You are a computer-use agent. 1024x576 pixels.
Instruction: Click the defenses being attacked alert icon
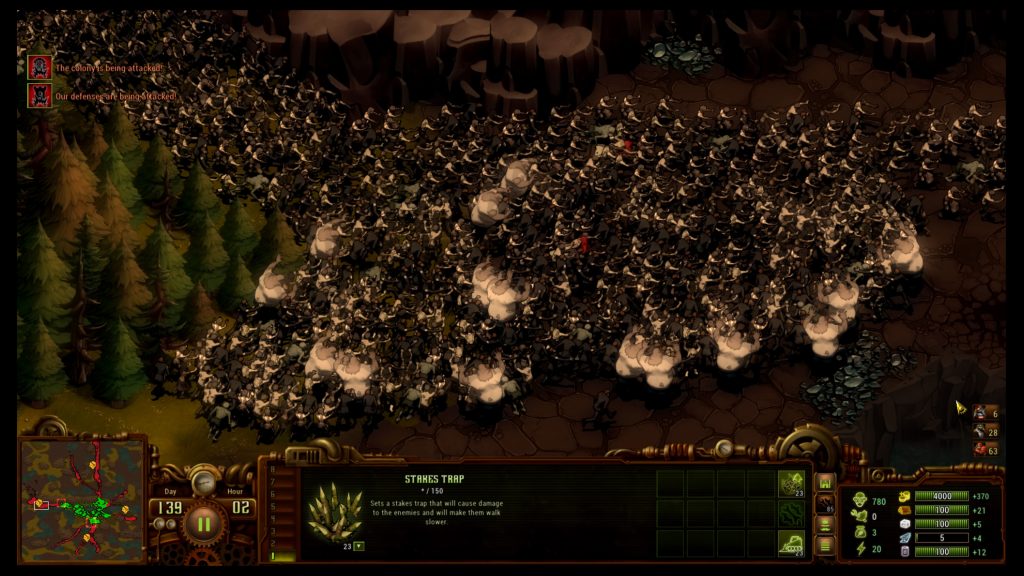(39, 95)
